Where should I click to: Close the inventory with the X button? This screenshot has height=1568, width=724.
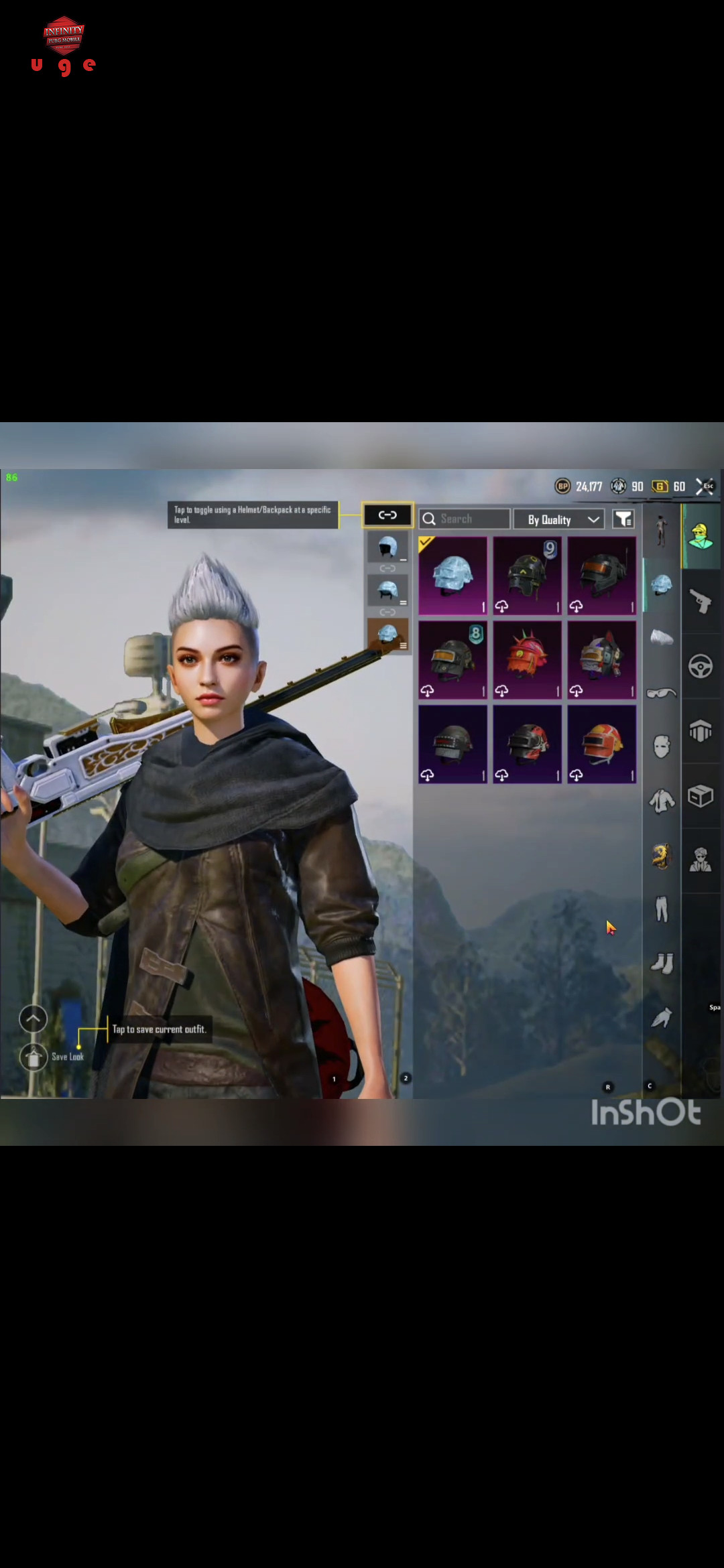704,486
